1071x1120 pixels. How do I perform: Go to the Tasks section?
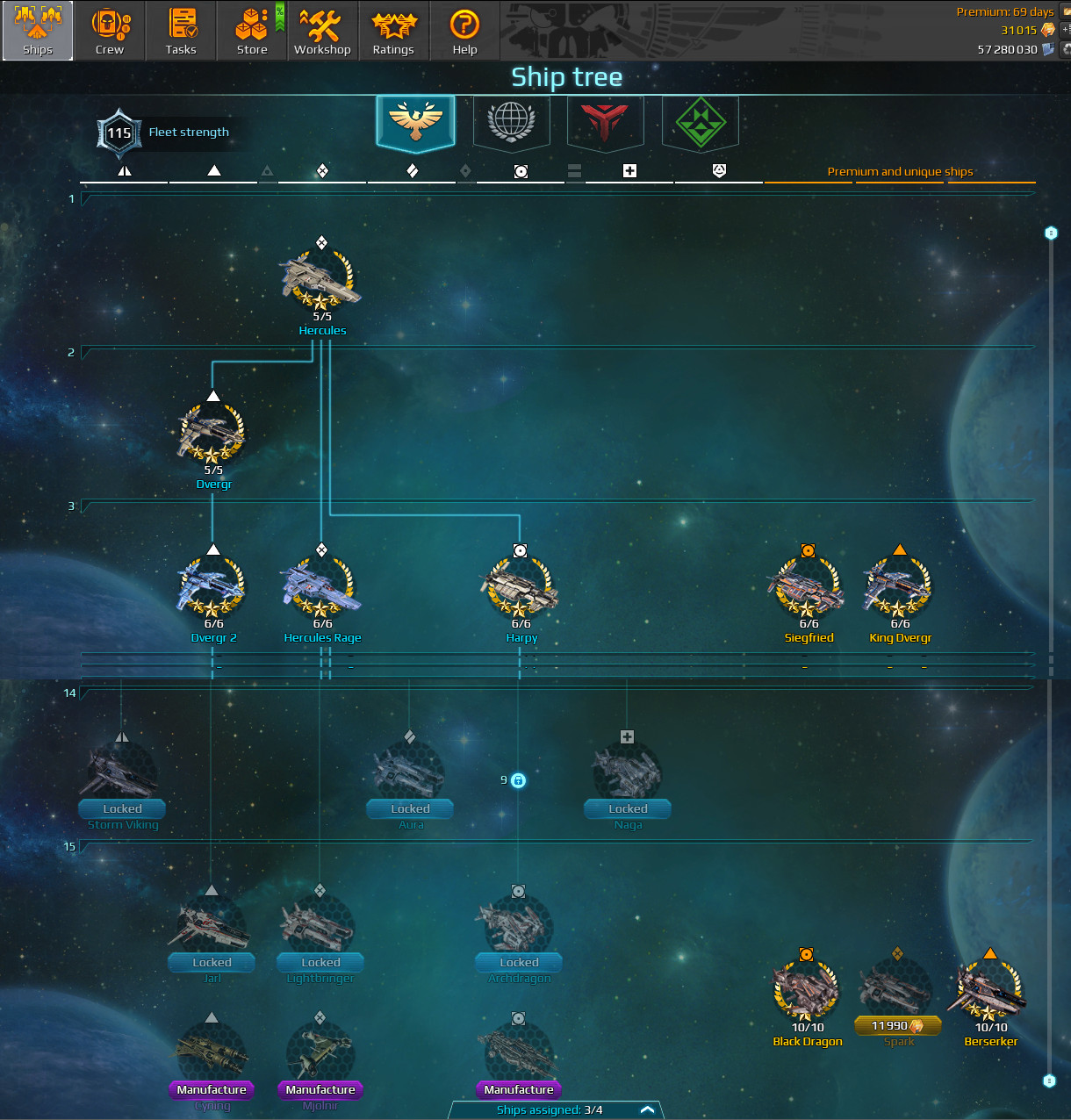181,31
